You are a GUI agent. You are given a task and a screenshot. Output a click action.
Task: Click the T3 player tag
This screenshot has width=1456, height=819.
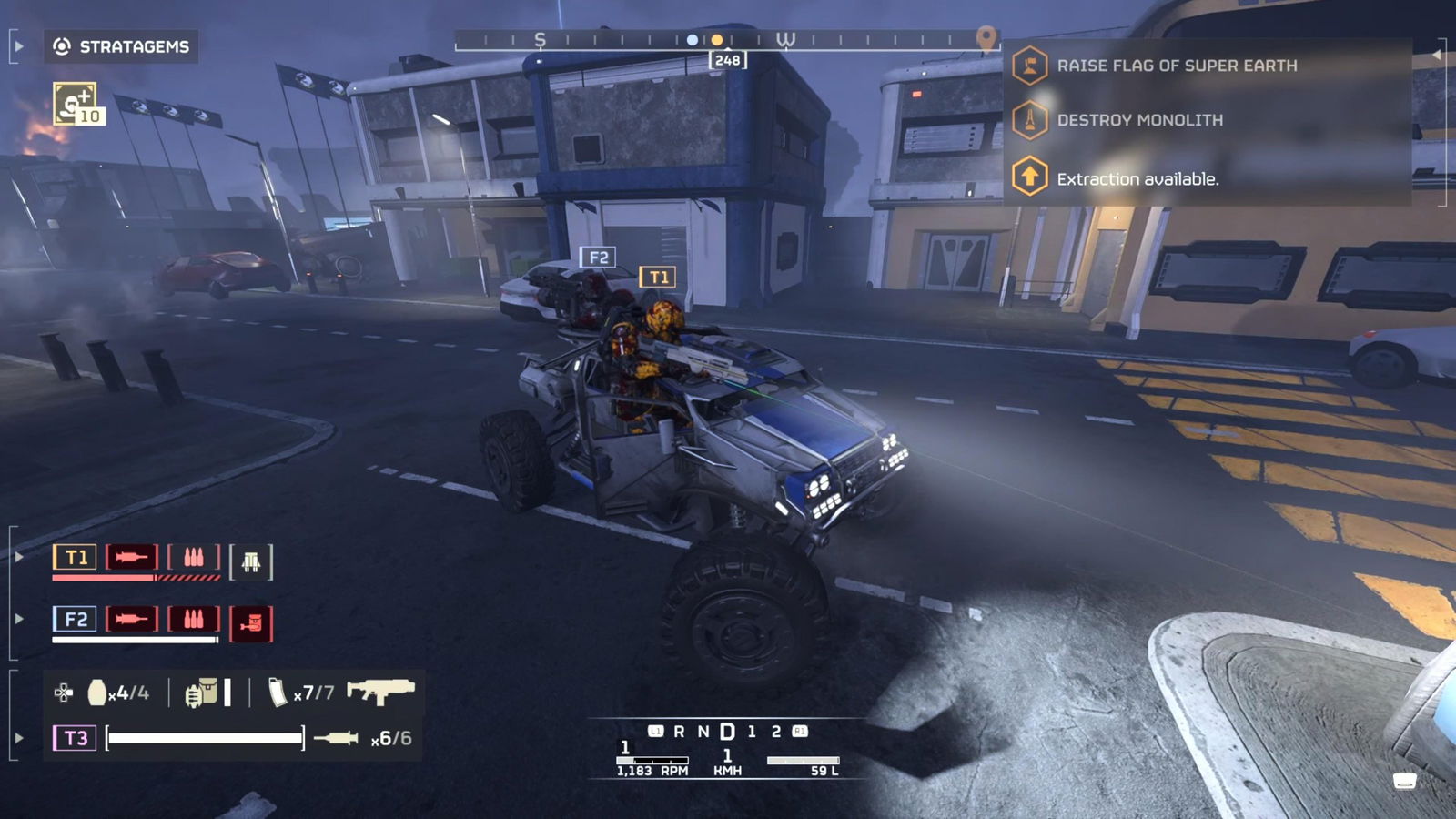pos(76,738)
